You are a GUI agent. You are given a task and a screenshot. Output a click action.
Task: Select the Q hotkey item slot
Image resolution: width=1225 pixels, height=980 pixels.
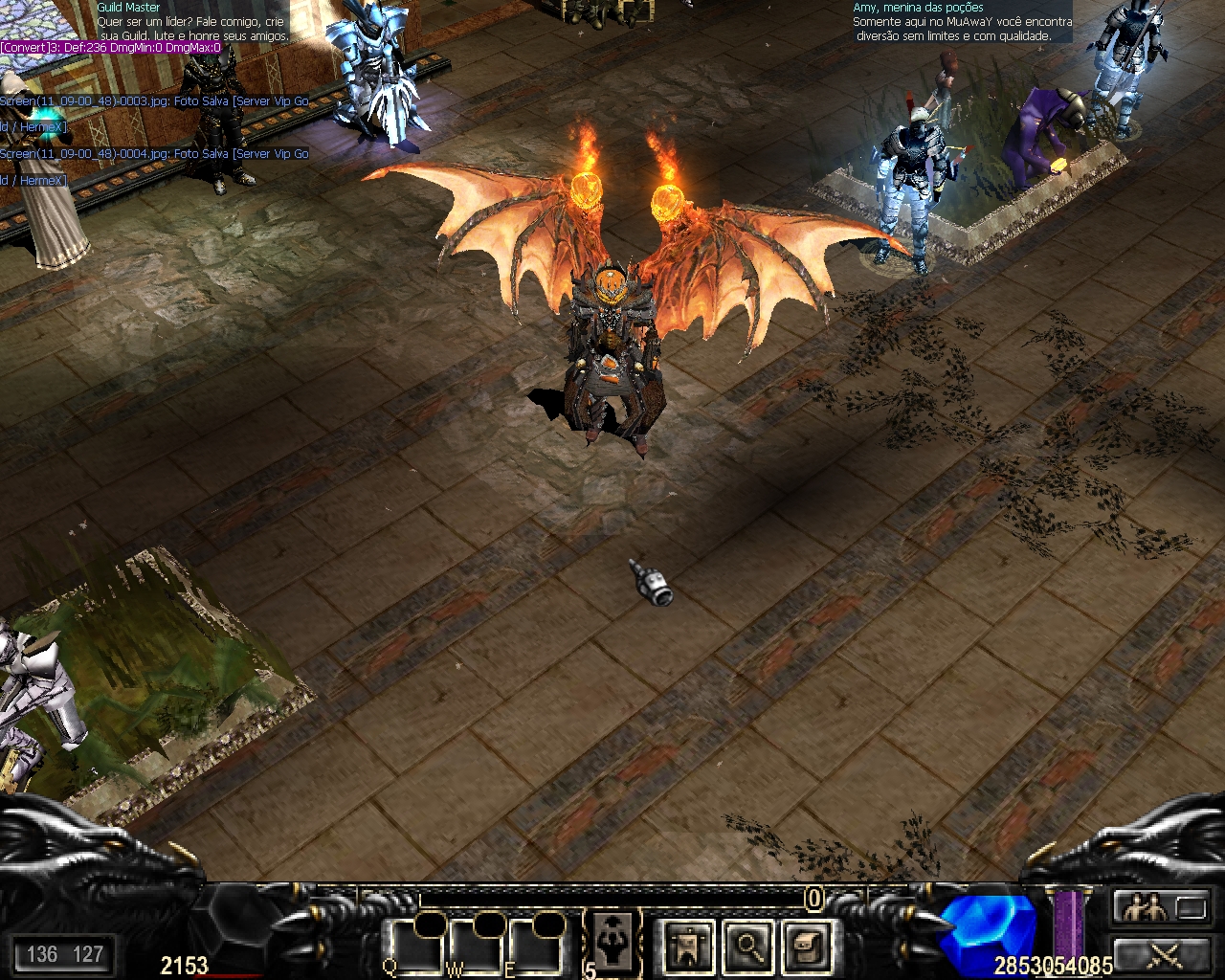415,946
